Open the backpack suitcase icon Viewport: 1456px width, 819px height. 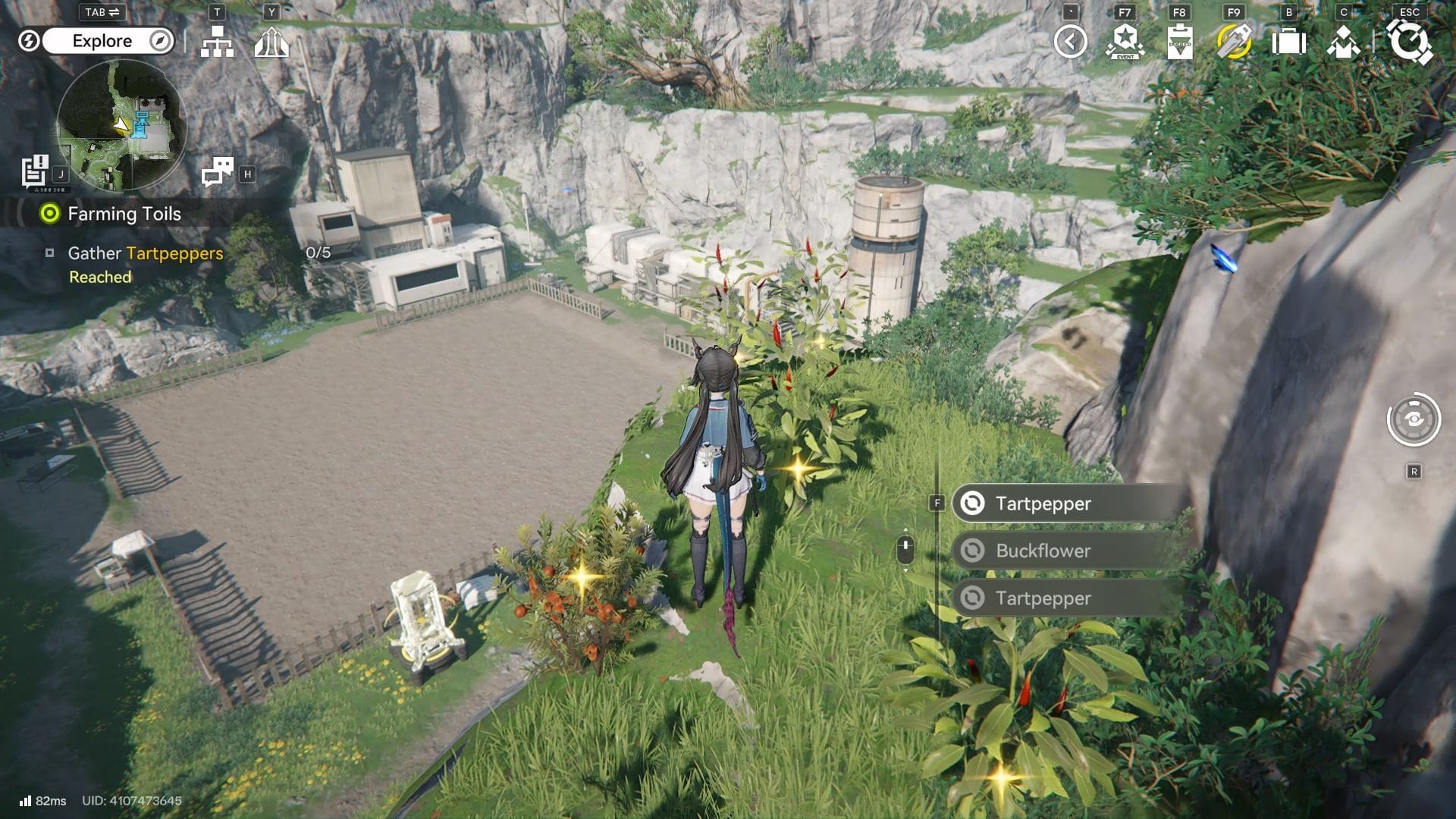[x=1288, y=42]
